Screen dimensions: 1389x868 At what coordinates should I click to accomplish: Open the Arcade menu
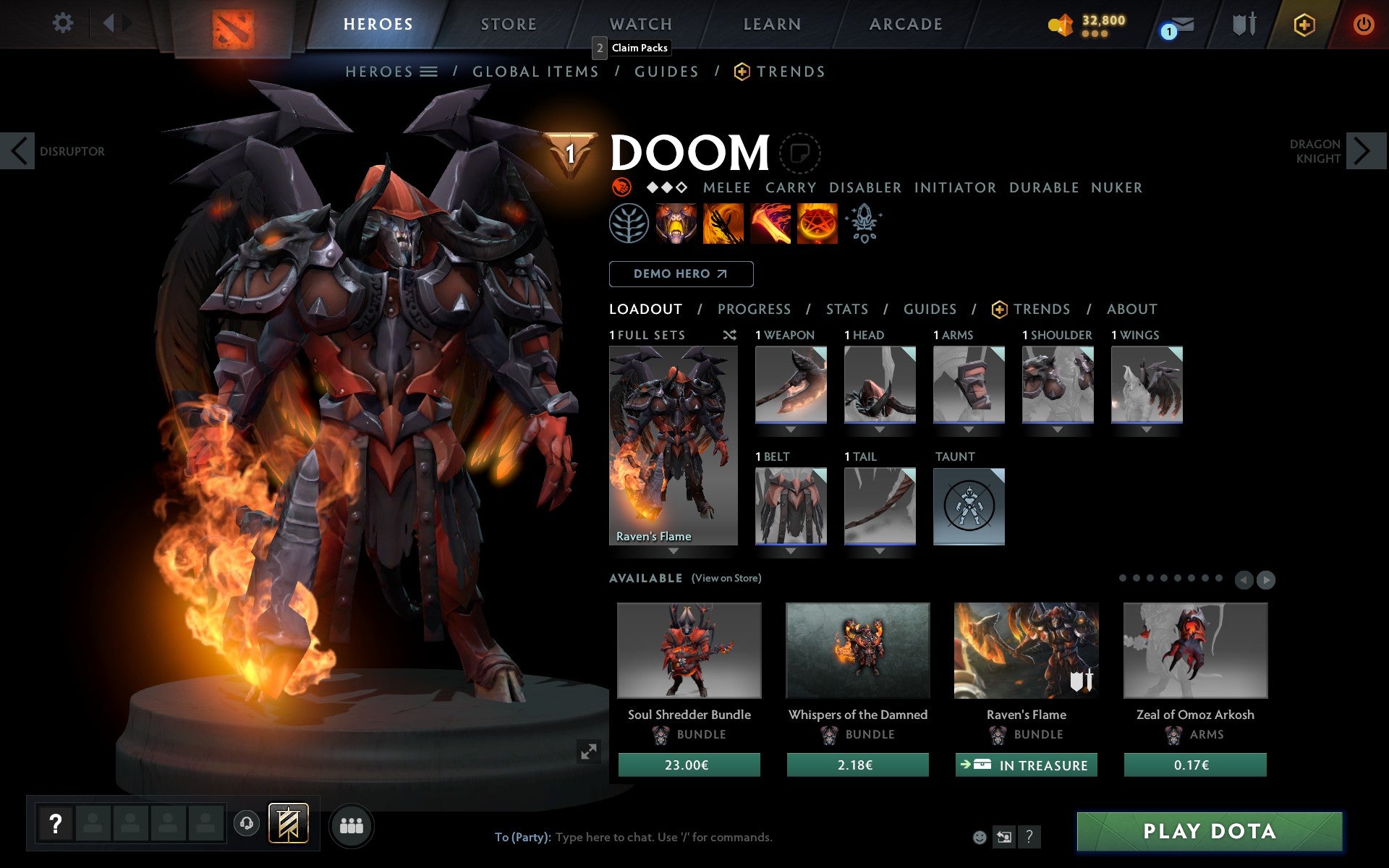904,23
